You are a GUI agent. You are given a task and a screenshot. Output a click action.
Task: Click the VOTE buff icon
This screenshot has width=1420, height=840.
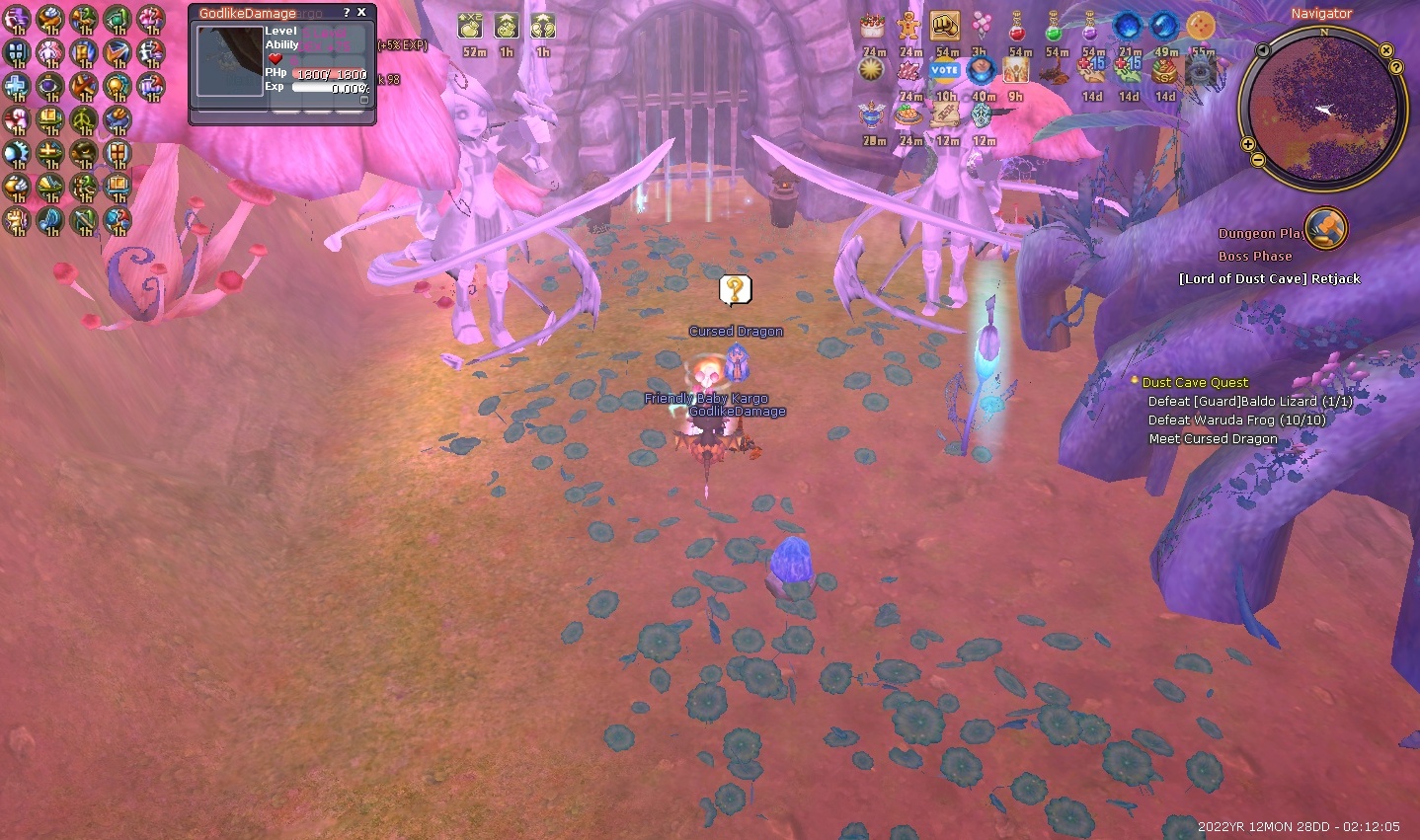945,70
